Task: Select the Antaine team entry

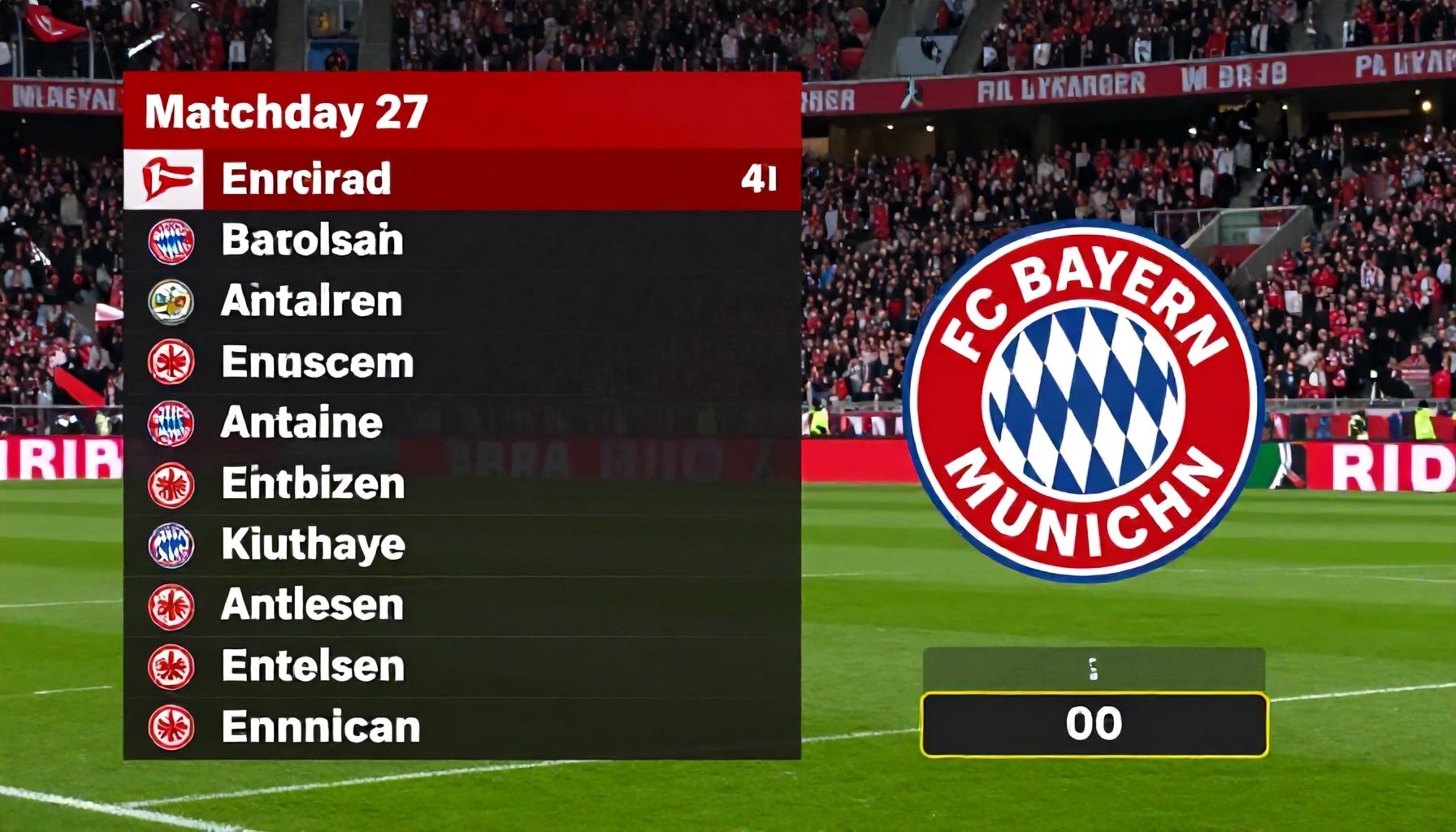Action: click(461, 423)
